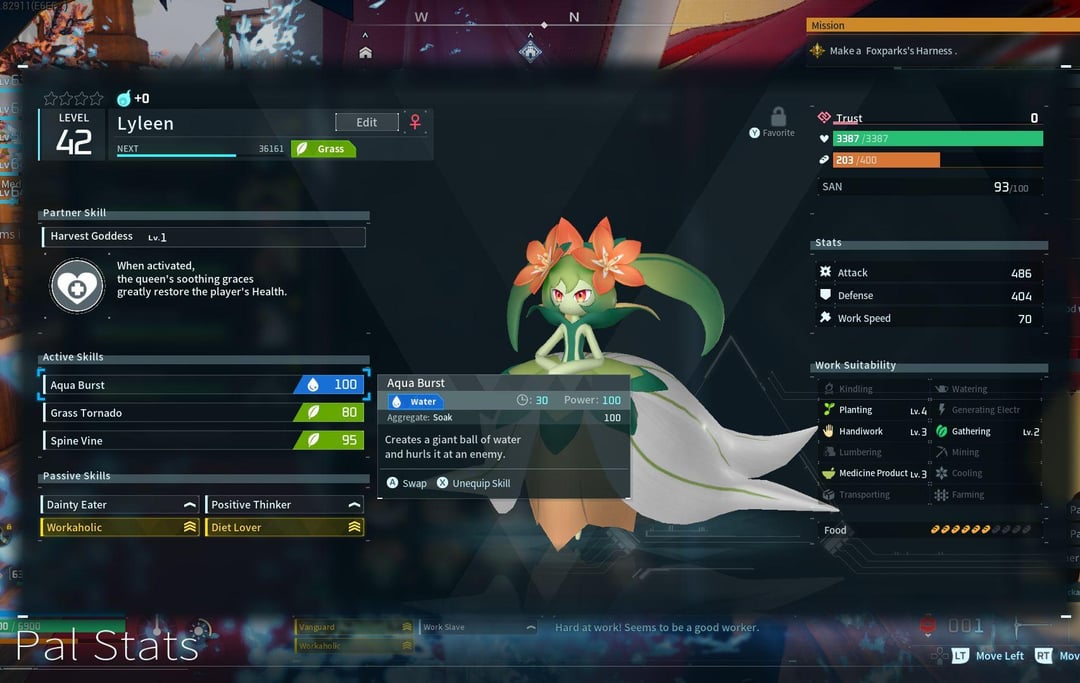This screenshot has width=1080, height=683.
Task: Select the Dainty Eater passive skill
Action: click(120, 505)
